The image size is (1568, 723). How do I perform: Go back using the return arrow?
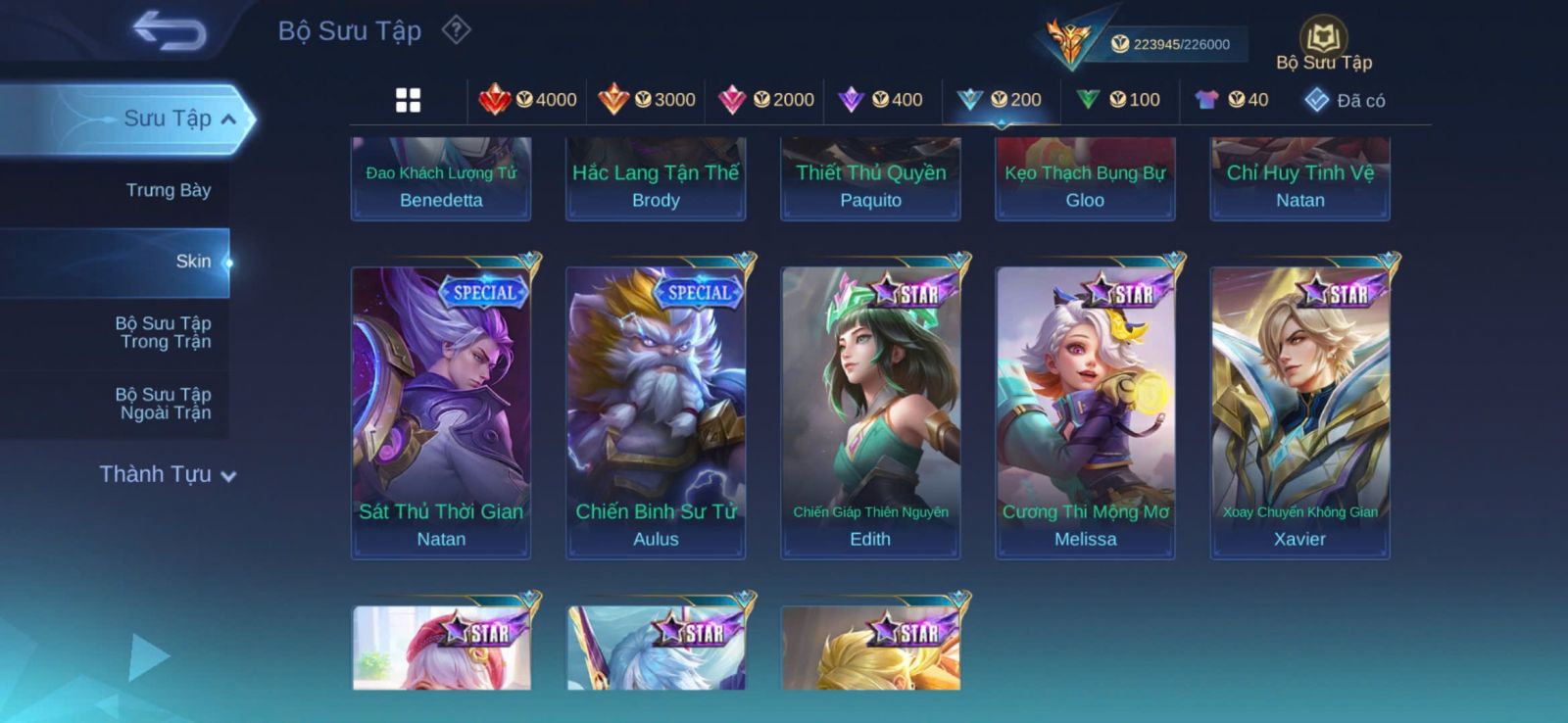tap(170, 30)
